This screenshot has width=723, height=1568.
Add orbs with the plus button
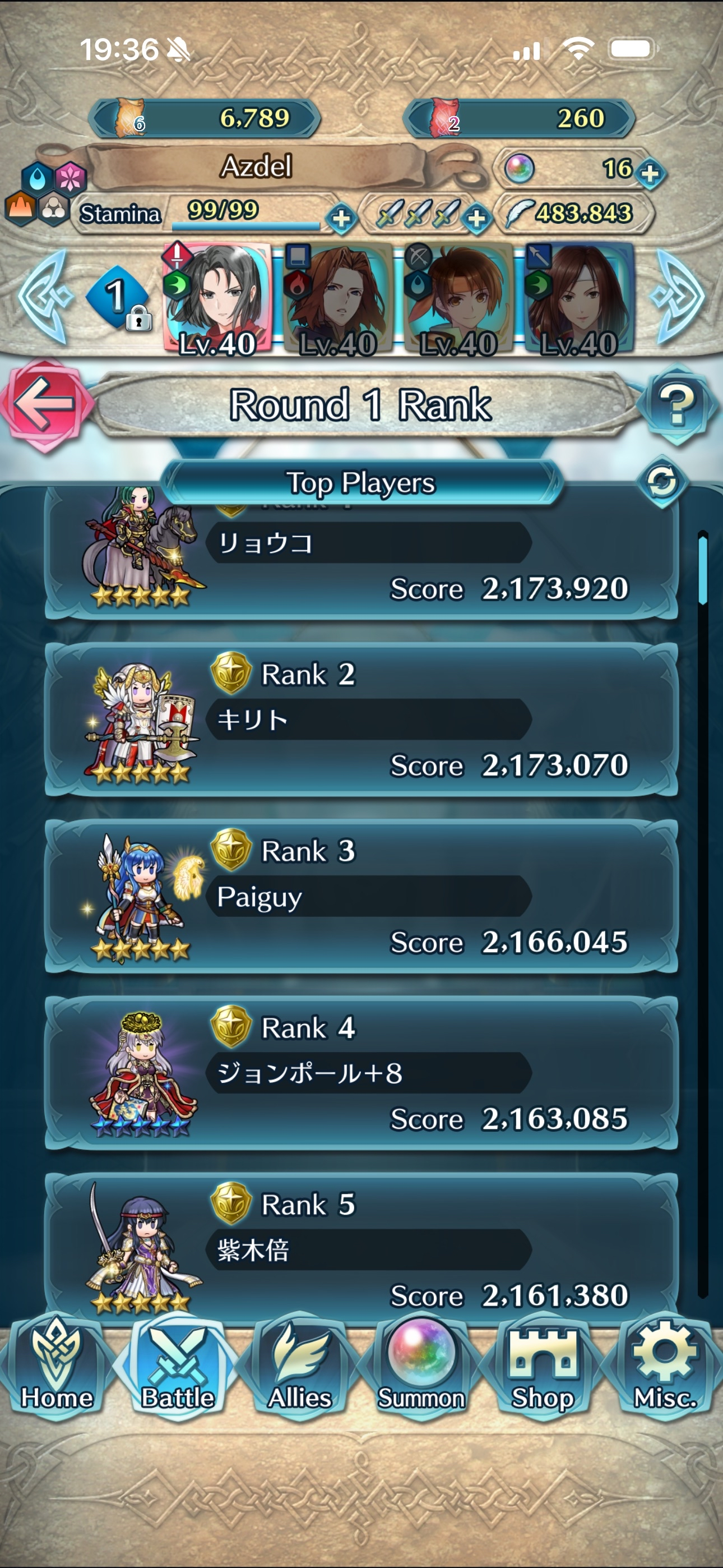coord(650,173)
